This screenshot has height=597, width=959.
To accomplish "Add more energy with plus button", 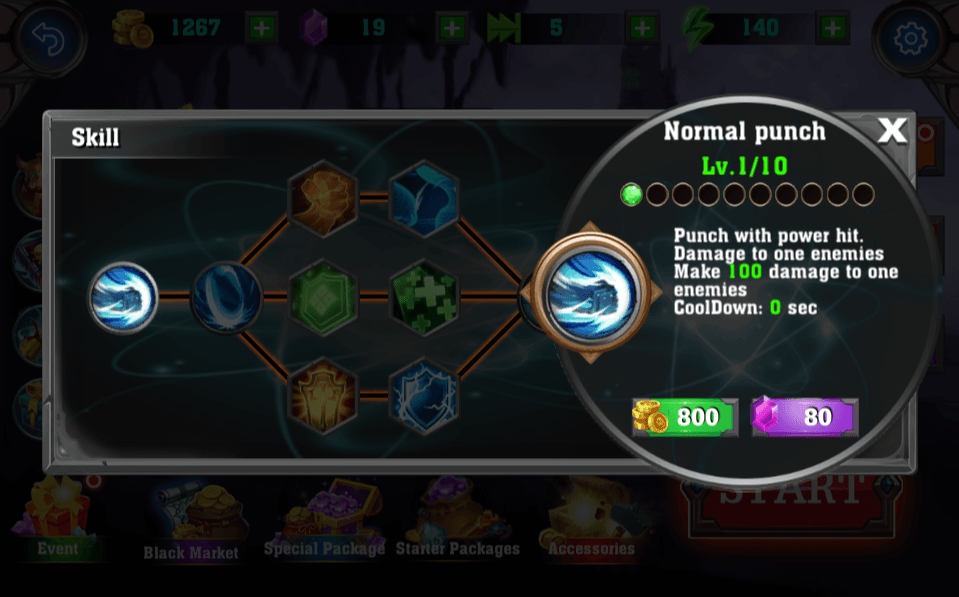I will click(x=831, y=28).
